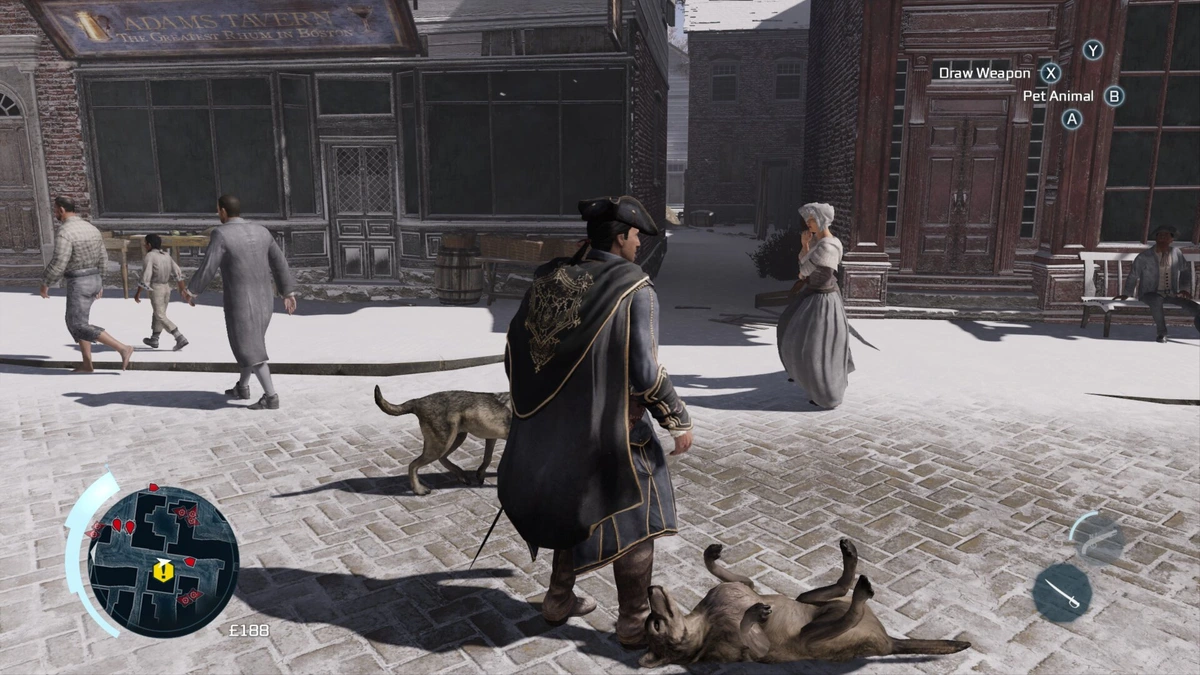Select the sword weapon icon

(1061, 593)
